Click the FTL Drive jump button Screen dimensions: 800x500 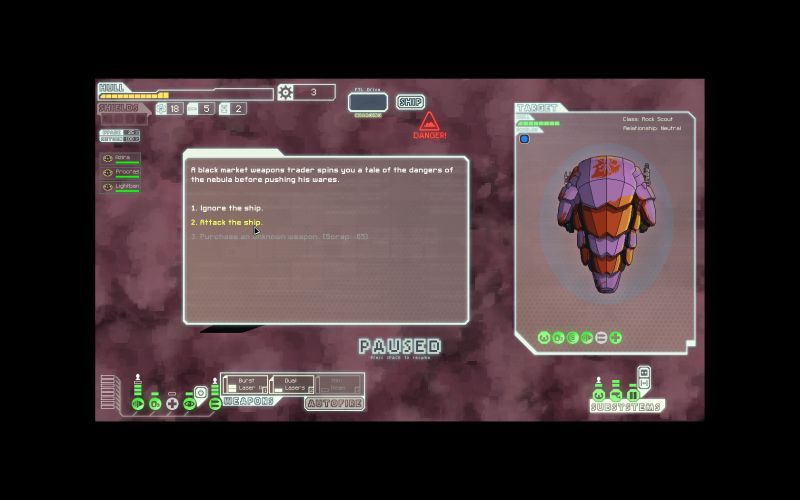(367, 101)
